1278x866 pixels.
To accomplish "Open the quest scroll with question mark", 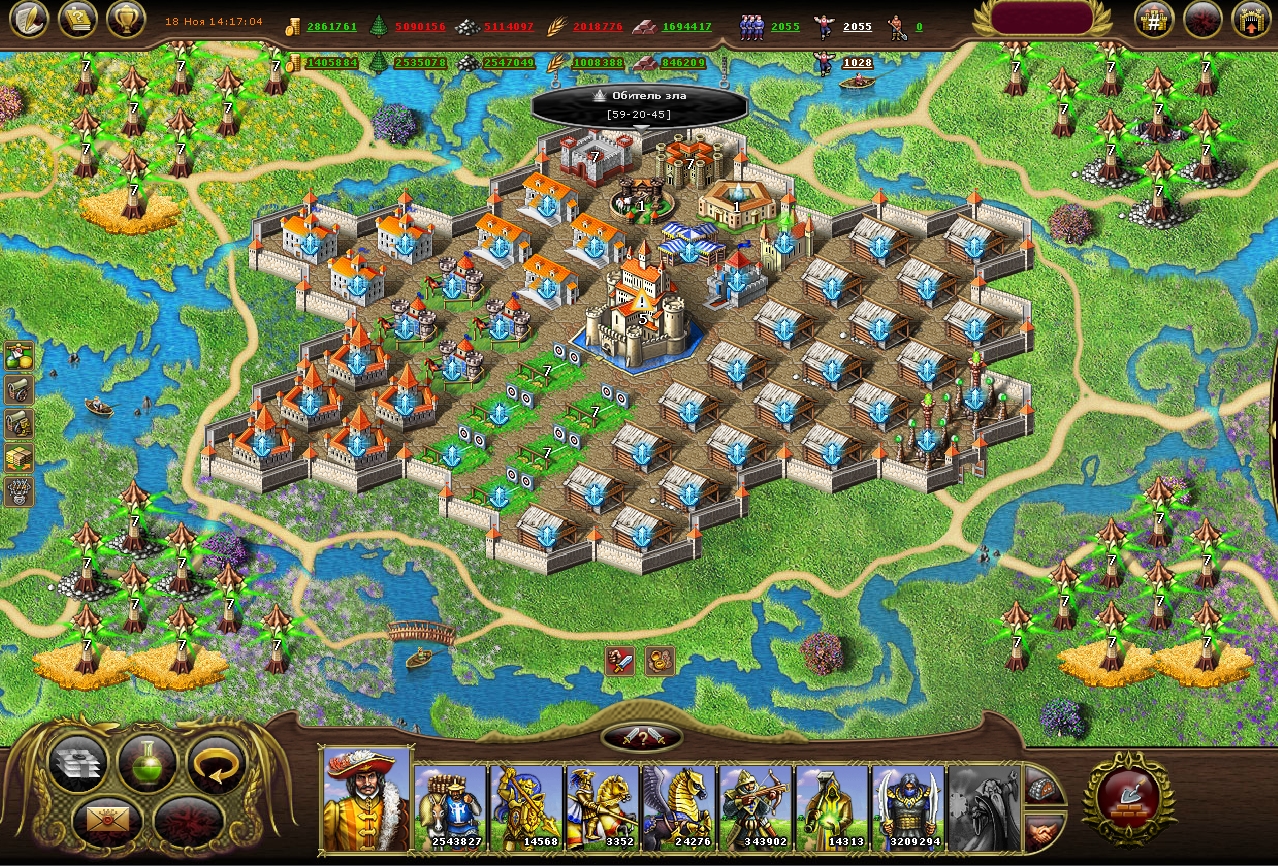I will 77,19.
